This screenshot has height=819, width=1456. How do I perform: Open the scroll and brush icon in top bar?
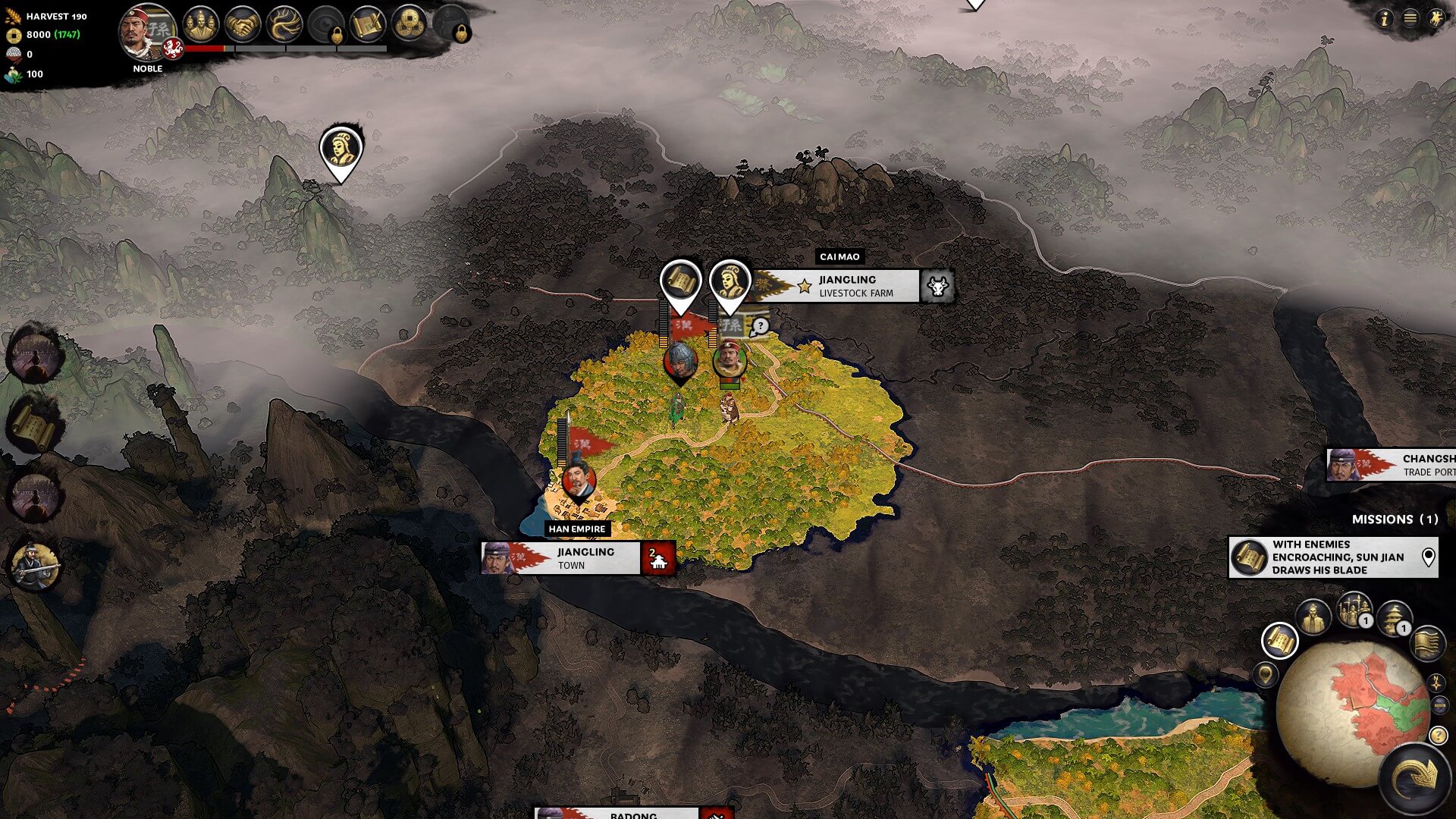(x=368, y=24)
